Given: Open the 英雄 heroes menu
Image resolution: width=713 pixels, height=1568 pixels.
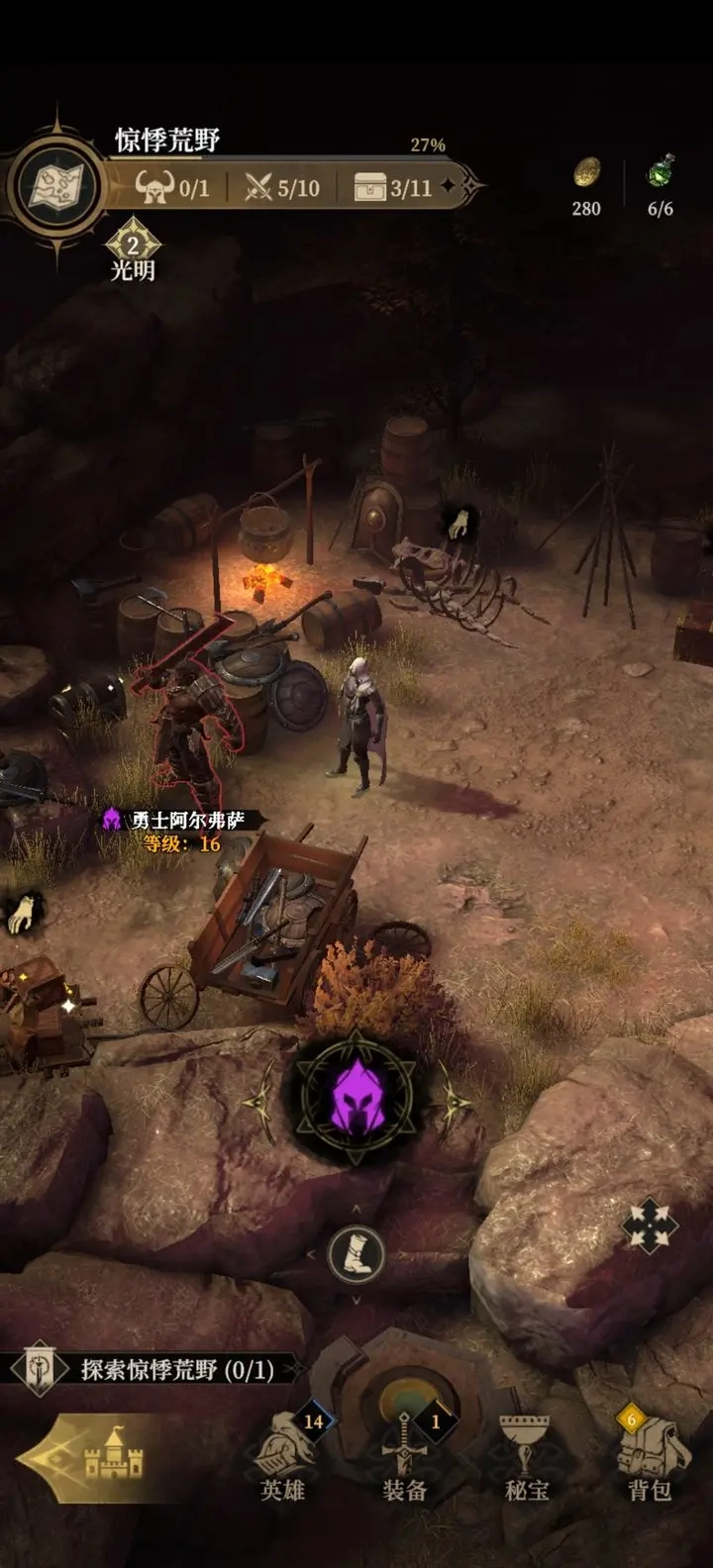Looking at the screenshot, I should [283, 1456].
